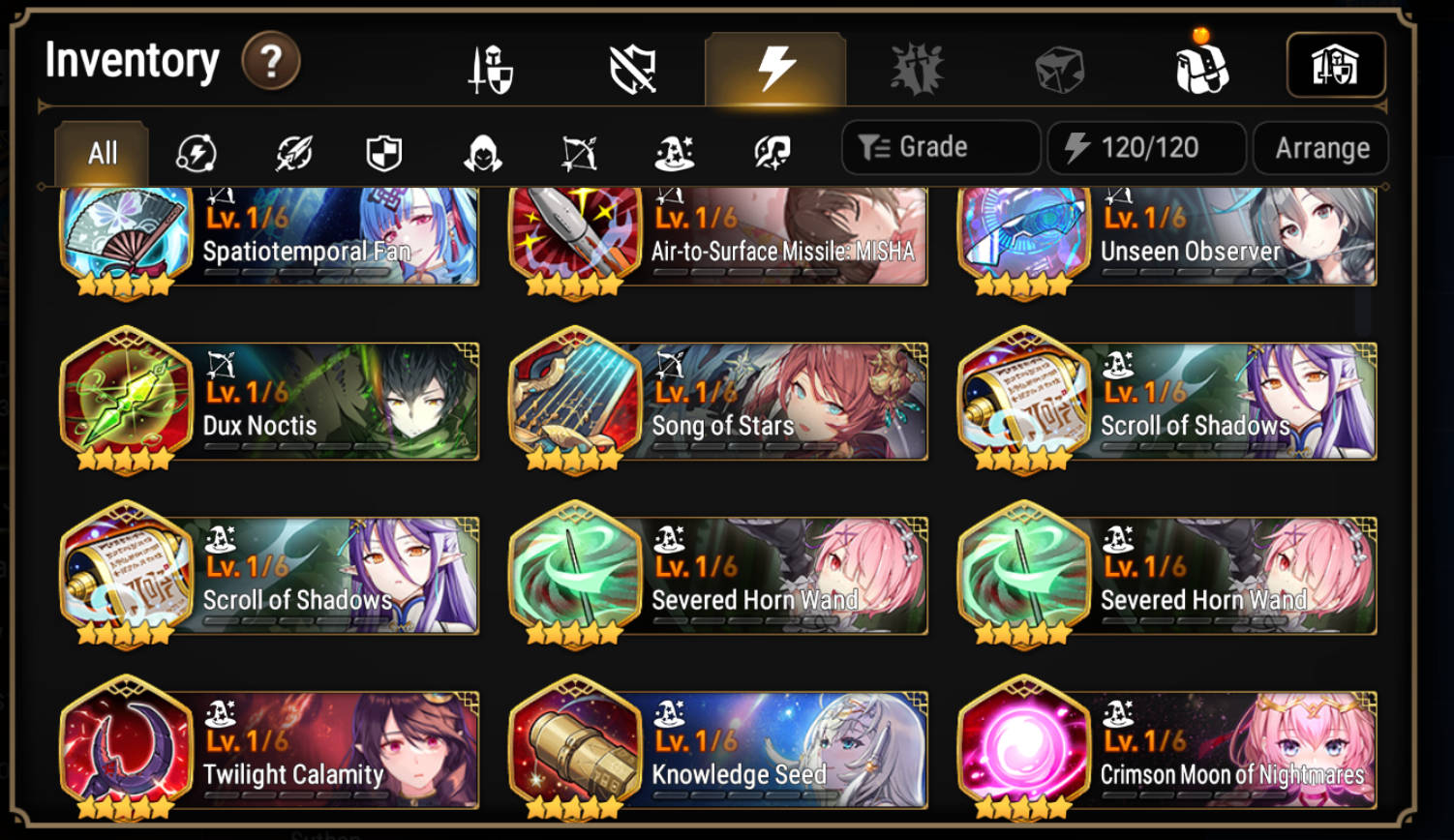Toggle the all-class lightning filter

(197, 148)
